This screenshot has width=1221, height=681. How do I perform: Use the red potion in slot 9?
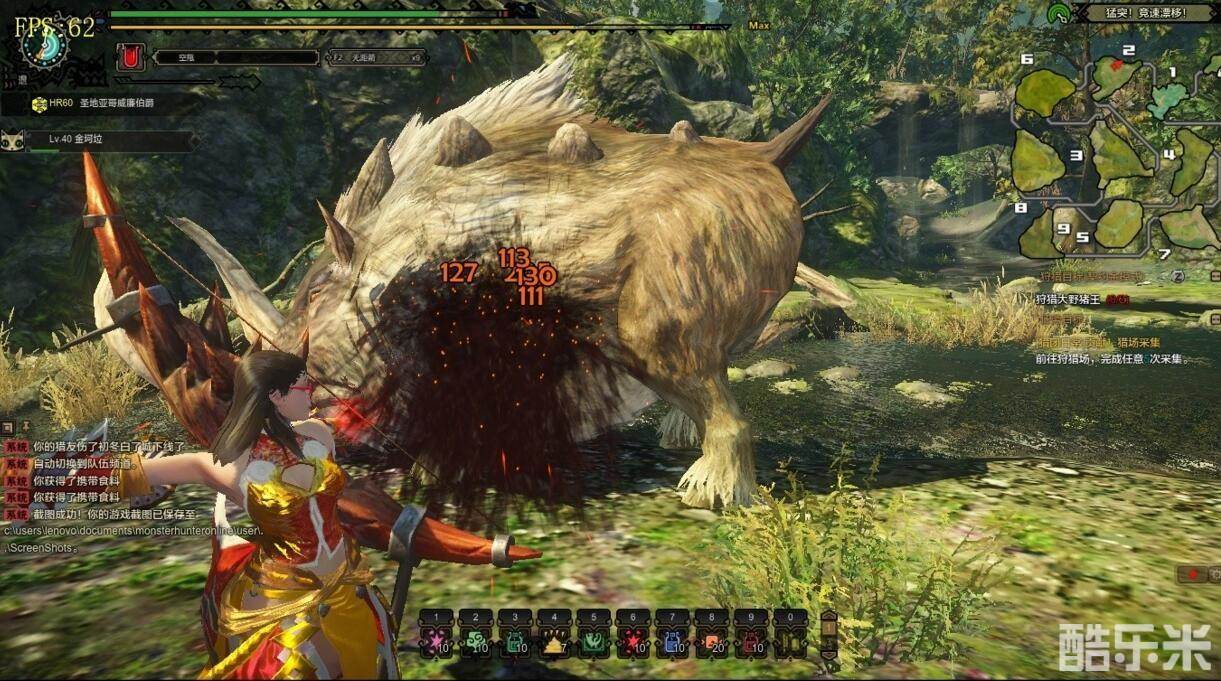[750, 641]
